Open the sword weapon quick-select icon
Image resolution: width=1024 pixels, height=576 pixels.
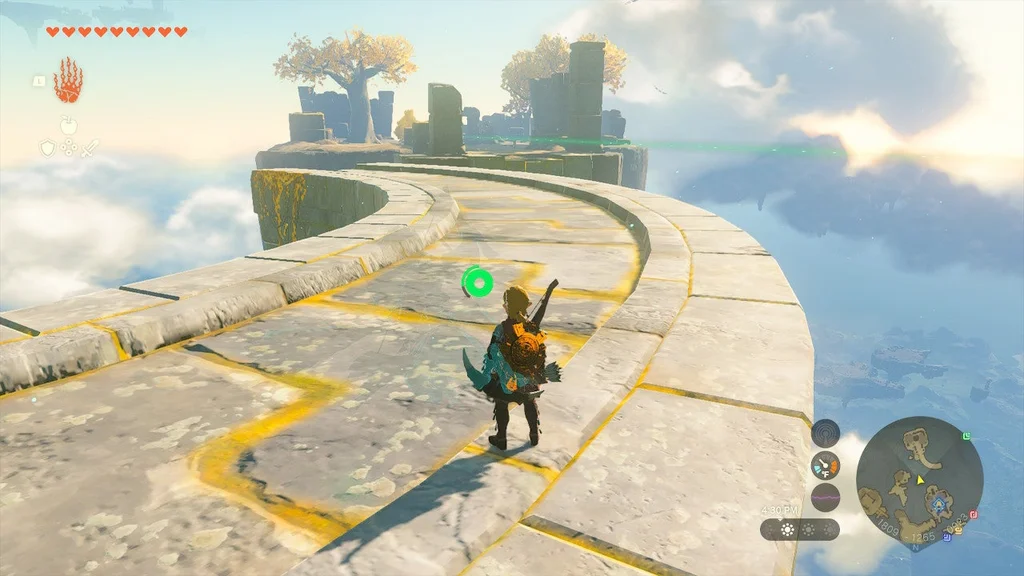tap(89, 148)
